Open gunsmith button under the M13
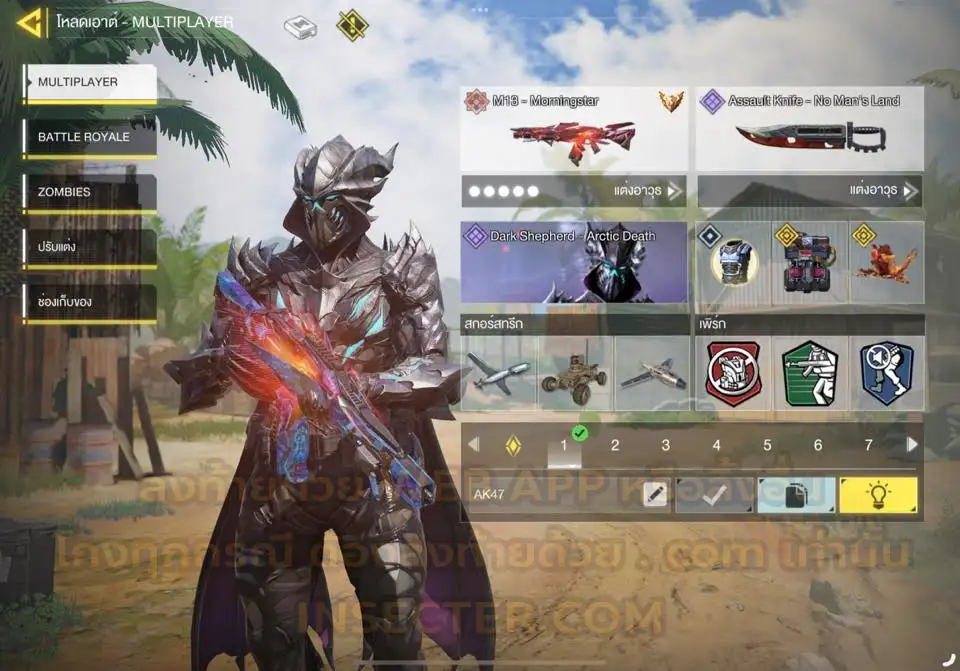Image resolution: width=960 pixels, height=671 pixels. pos(574,190)
